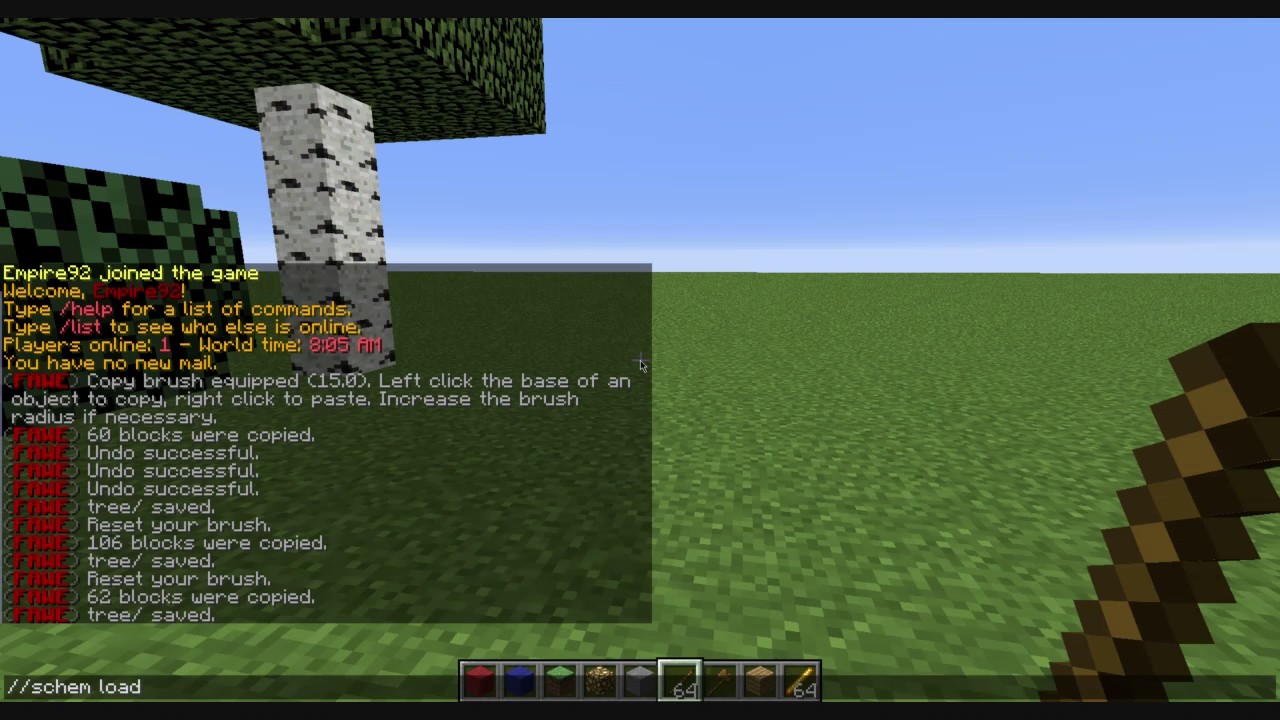Select the stone block in the hotbar

coord(638,680)
